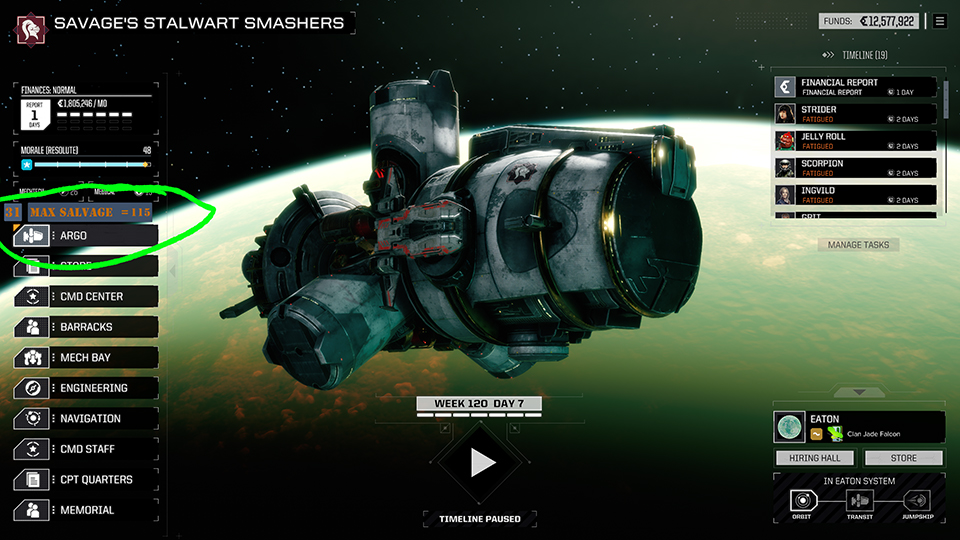This screenshot has width=960, height=540.
Task: Open the Eaton system Store
Action: point(903,458)
